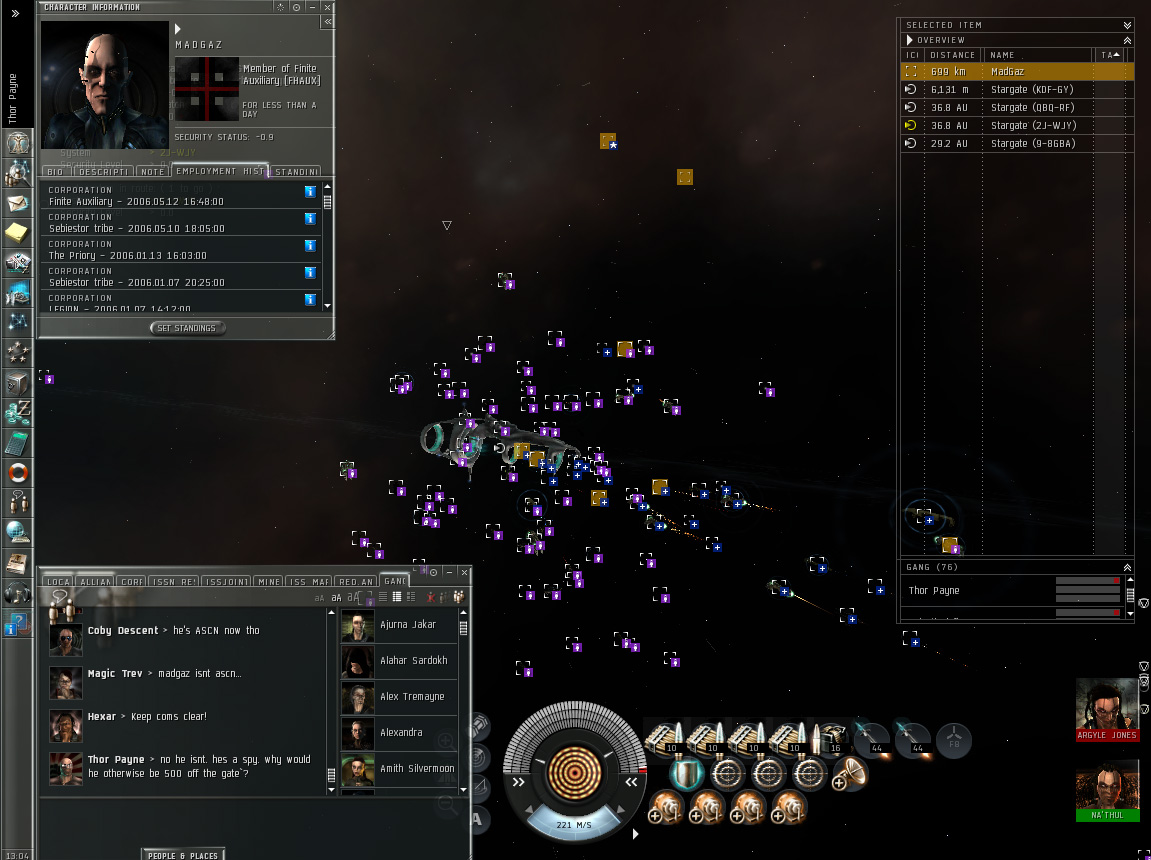Activate the dish-shaped sensor module
This screenshot has width=1151, height=860.
click(x=852, y=772)
